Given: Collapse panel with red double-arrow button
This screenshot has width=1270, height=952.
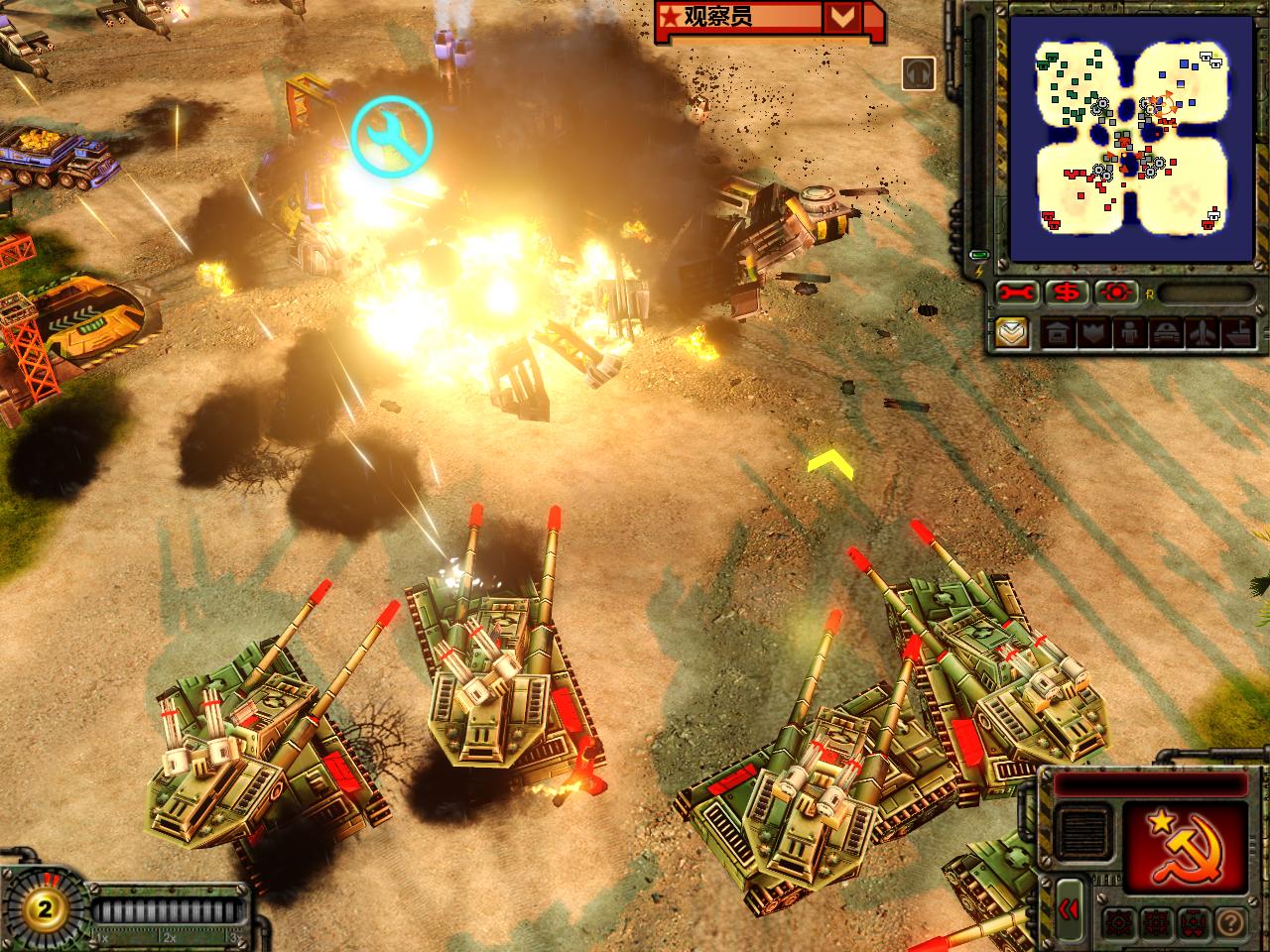Looking at the screenshot, I should point(1069,909).
